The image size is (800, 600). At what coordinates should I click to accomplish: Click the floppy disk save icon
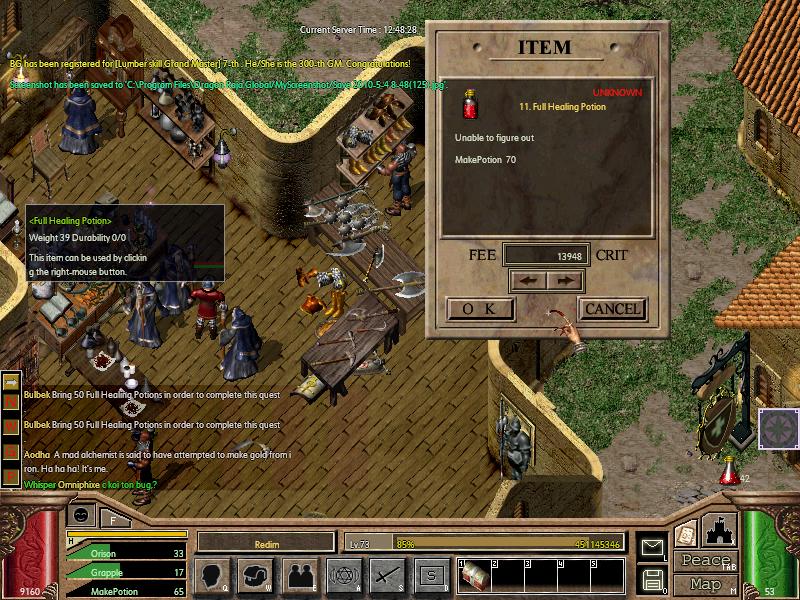(x=652, y=579)
